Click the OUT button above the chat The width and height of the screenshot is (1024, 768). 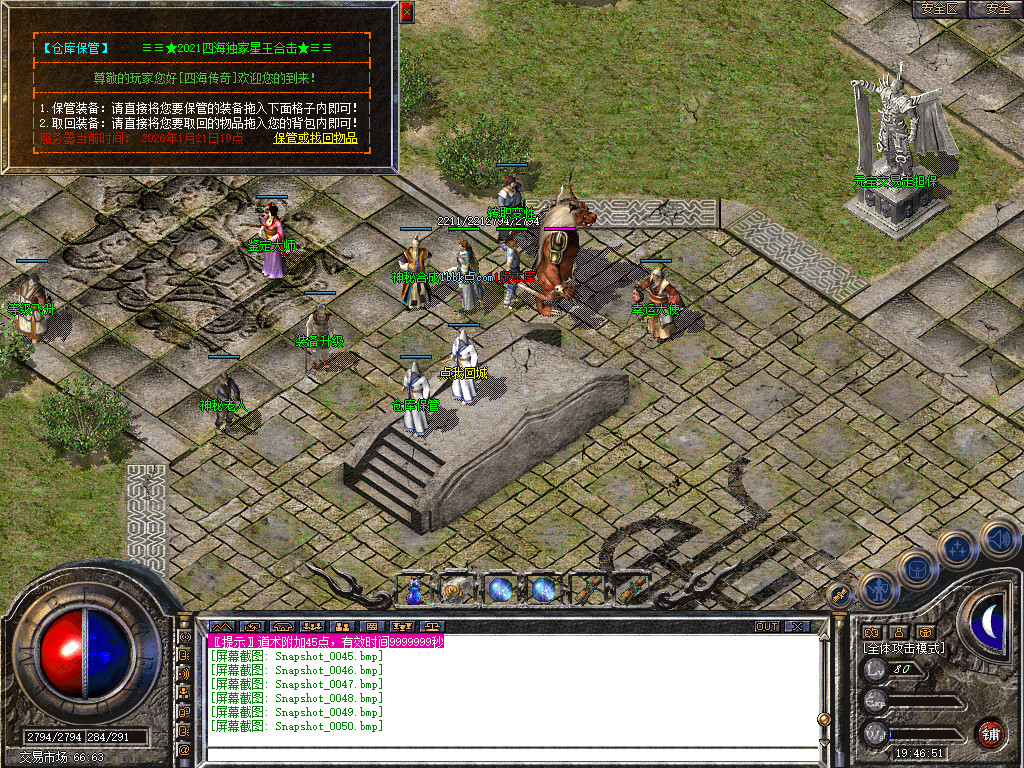tap(766, 627)
